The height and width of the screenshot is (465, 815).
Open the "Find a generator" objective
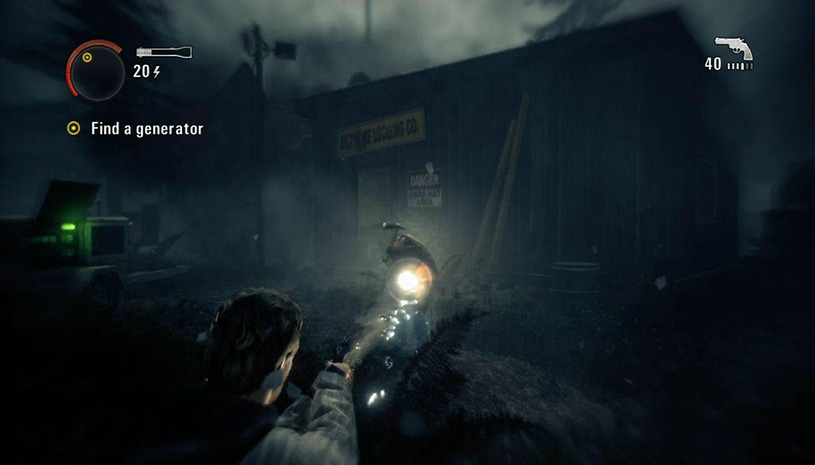tap(146, 129)
